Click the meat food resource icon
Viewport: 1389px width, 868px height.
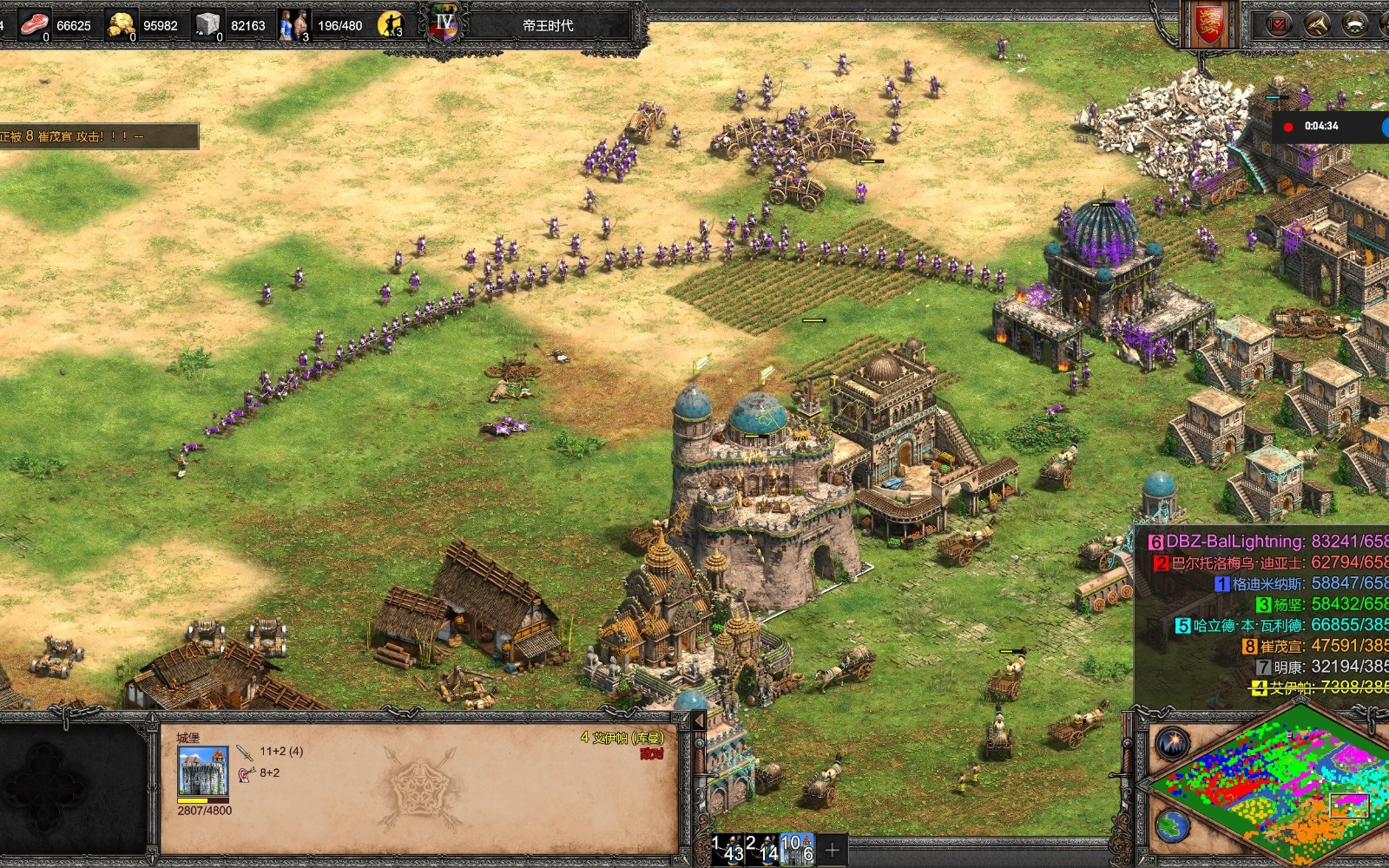[34, 24]
